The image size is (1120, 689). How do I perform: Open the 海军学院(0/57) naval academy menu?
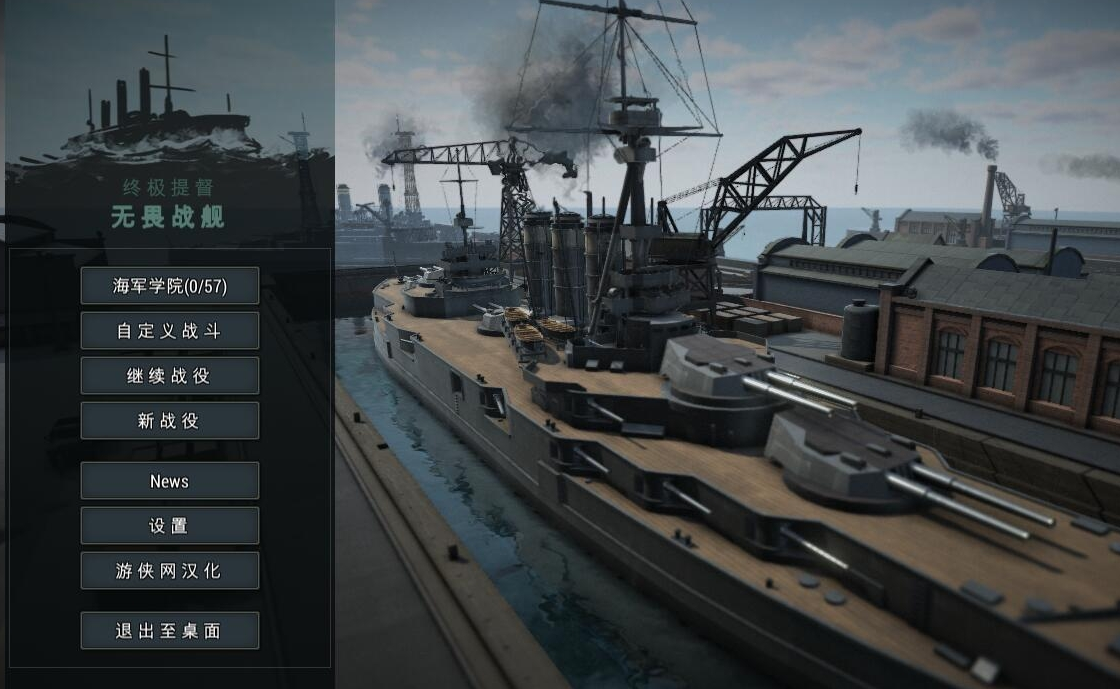click(x=170, y=286)
